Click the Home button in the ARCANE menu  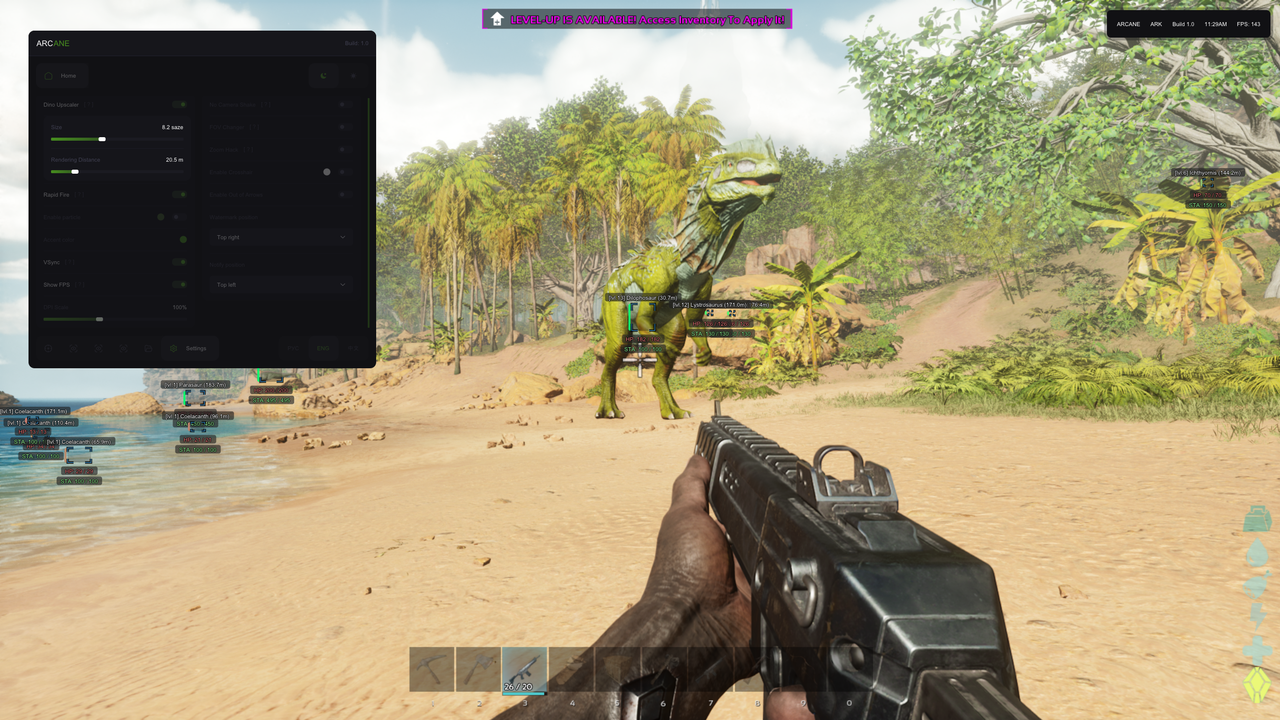pos(64,75)
